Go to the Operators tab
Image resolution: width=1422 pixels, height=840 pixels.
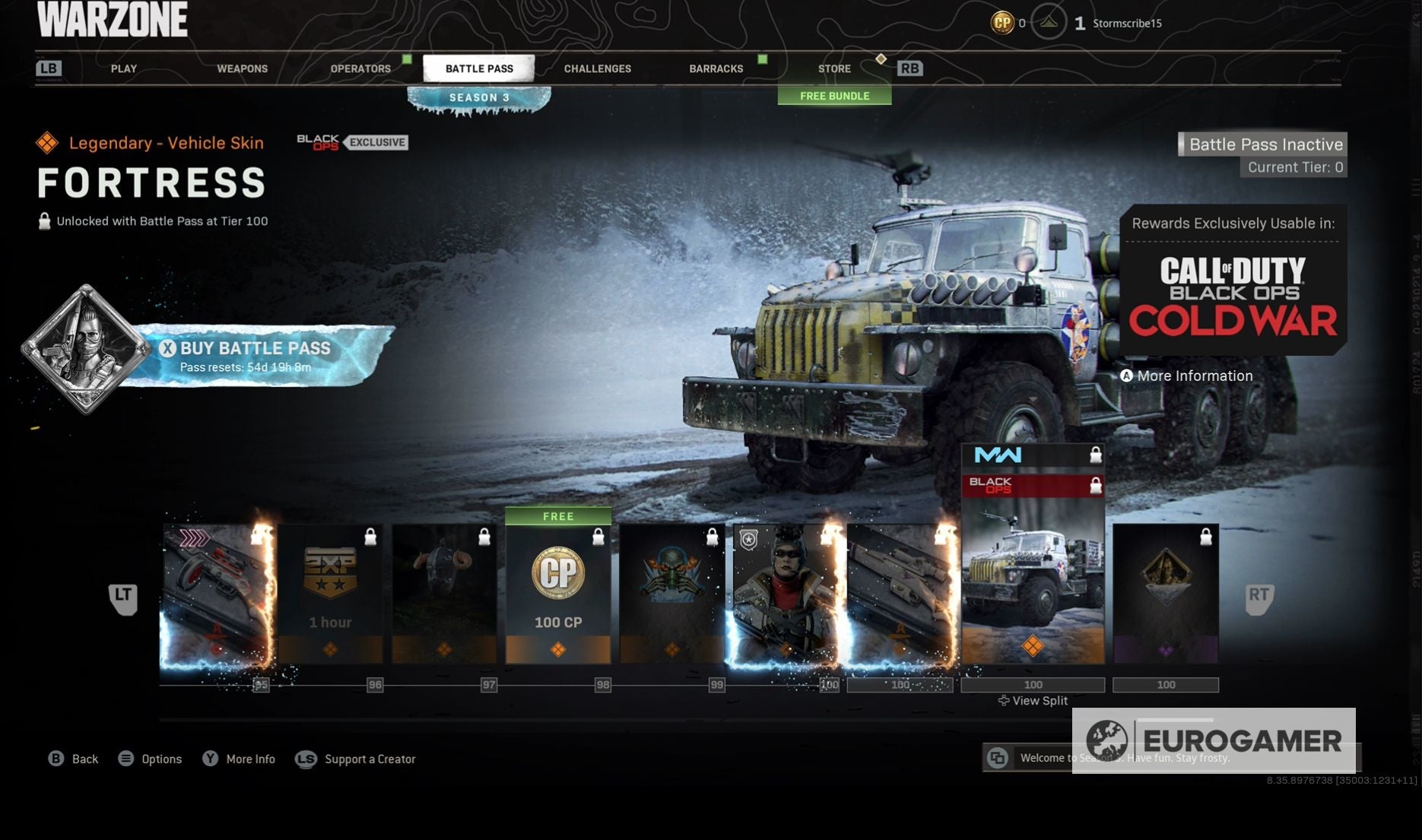click(x=360, y=68)
